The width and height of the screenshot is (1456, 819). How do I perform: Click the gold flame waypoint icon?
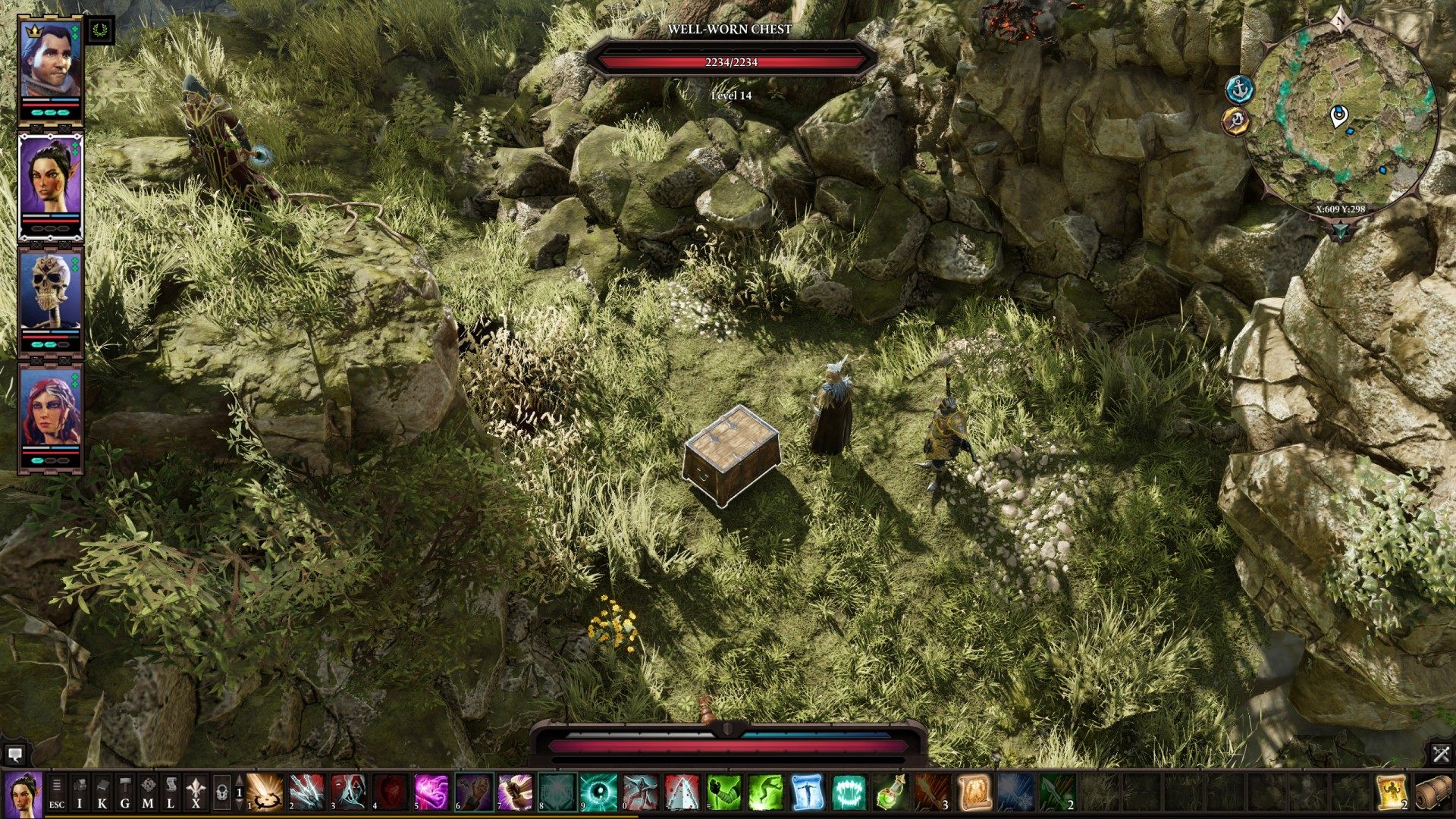click(1236, 121)
